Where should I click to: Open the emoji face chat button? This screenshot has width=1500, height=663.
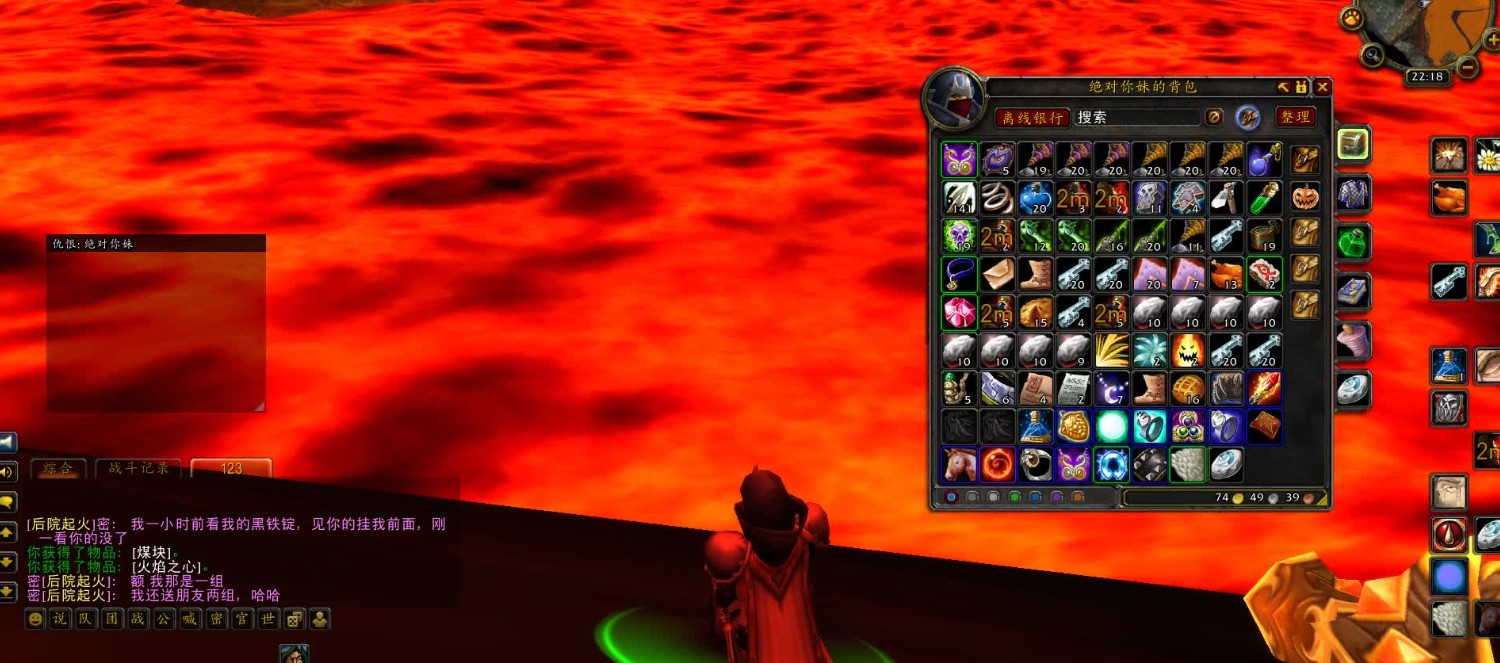pos(36,619)
